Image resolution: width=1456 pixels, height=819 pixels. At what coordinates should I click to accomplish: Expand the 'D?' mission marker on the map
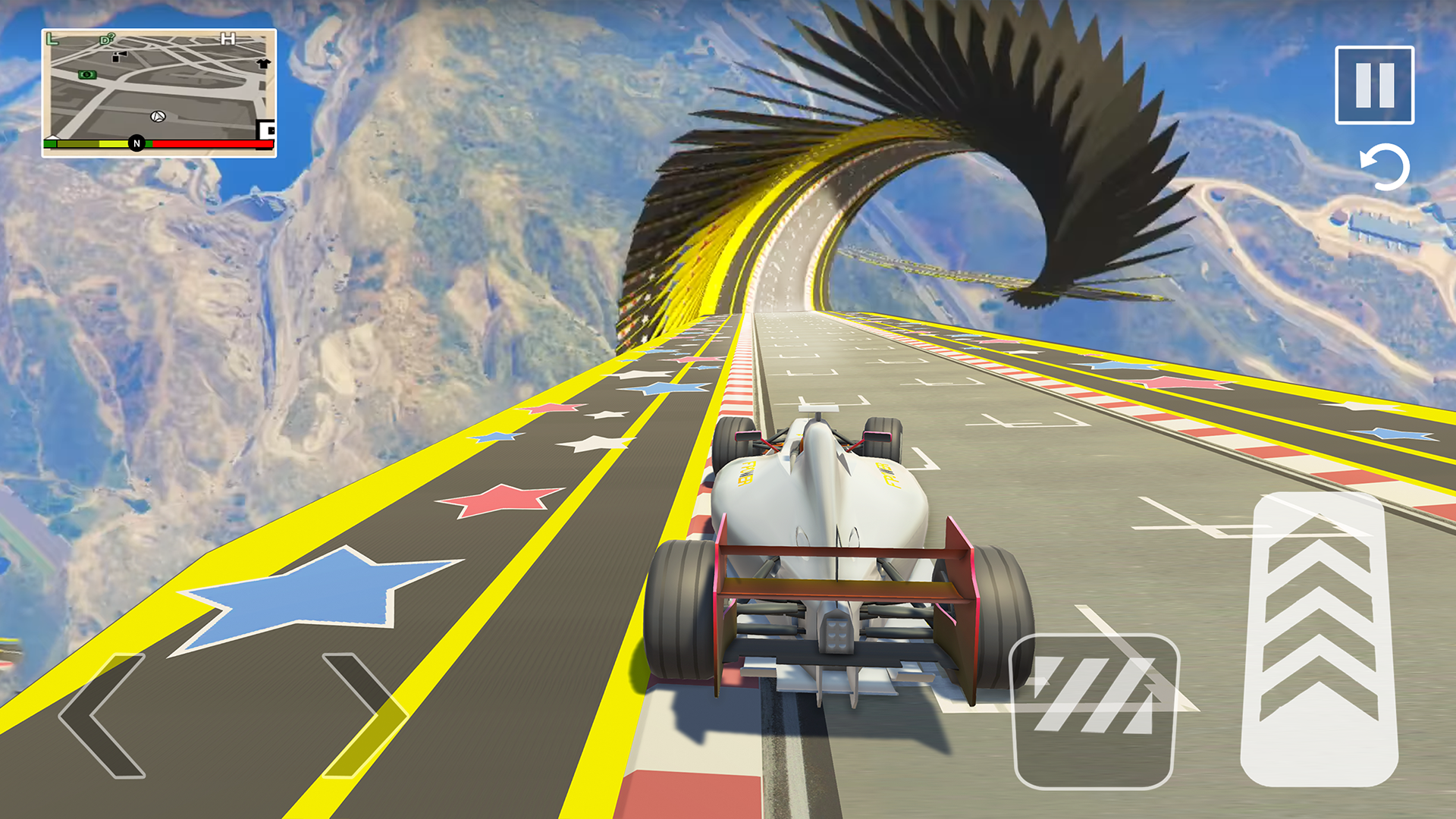click(106, 39)
